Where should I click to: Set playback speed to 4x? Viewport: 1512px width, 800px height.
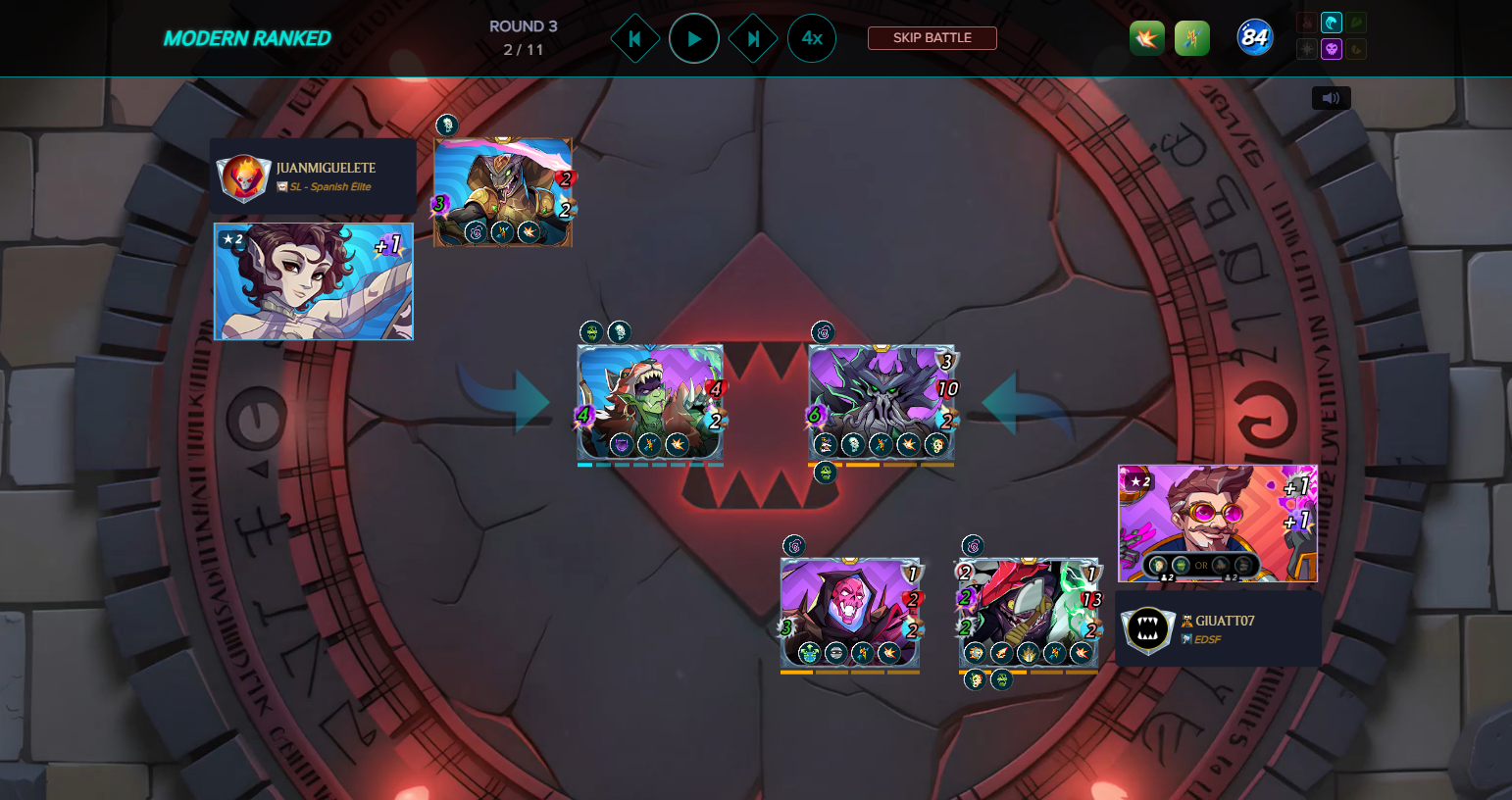click(x=812, y=39)
